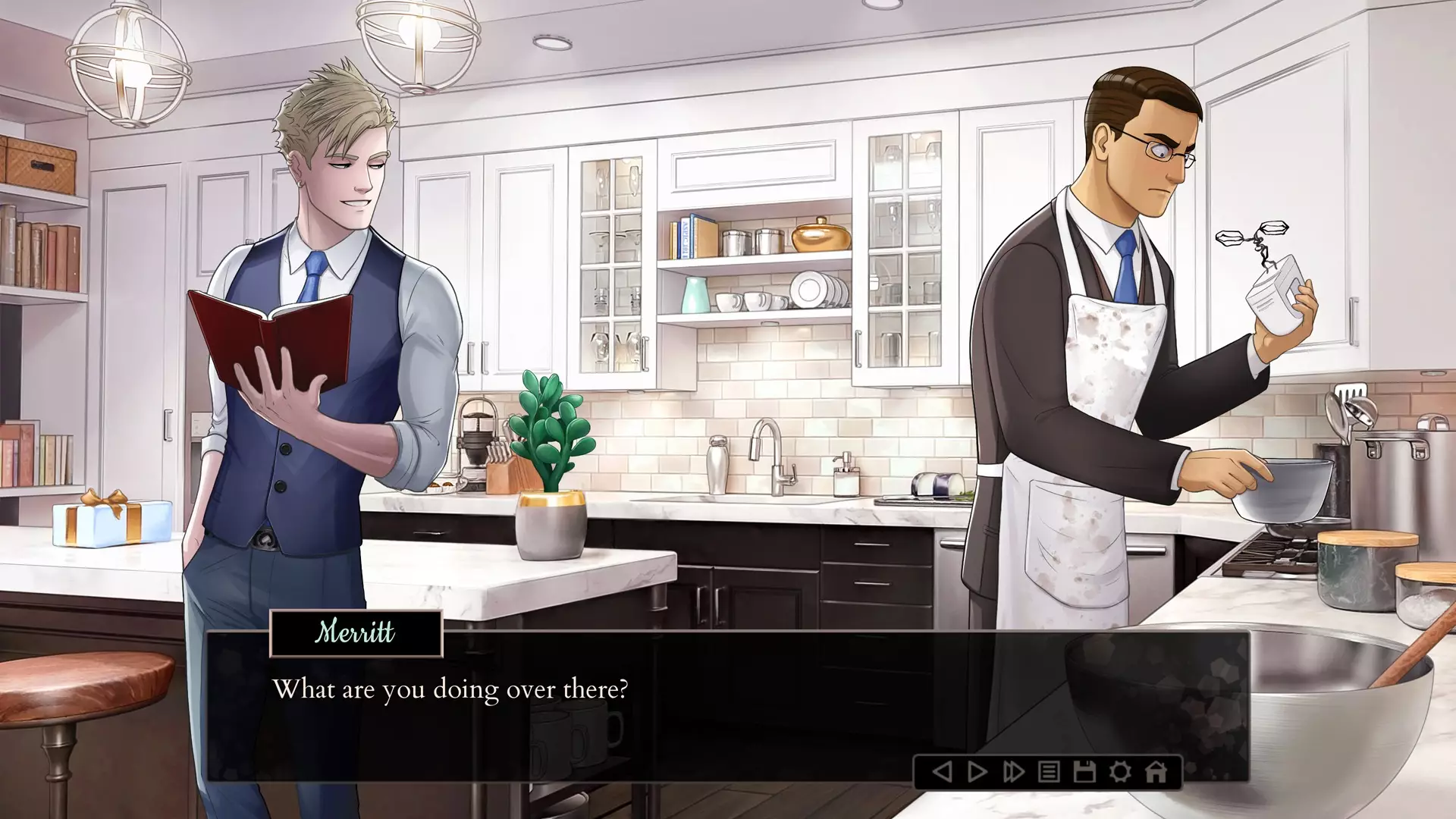Click the Merritt nameplate above the dialogue
Screen dimensions: 1456x819
[x=355, y=635]
